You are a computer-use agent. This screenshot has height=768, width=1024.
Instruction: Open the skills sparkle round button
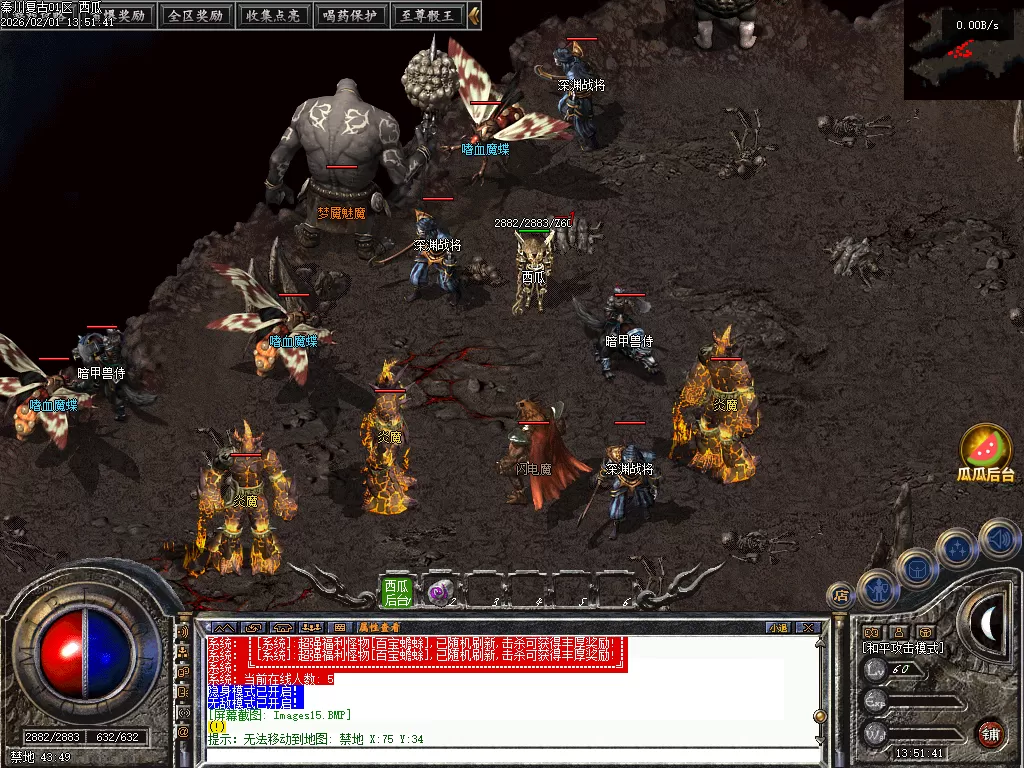coord(956,548)
